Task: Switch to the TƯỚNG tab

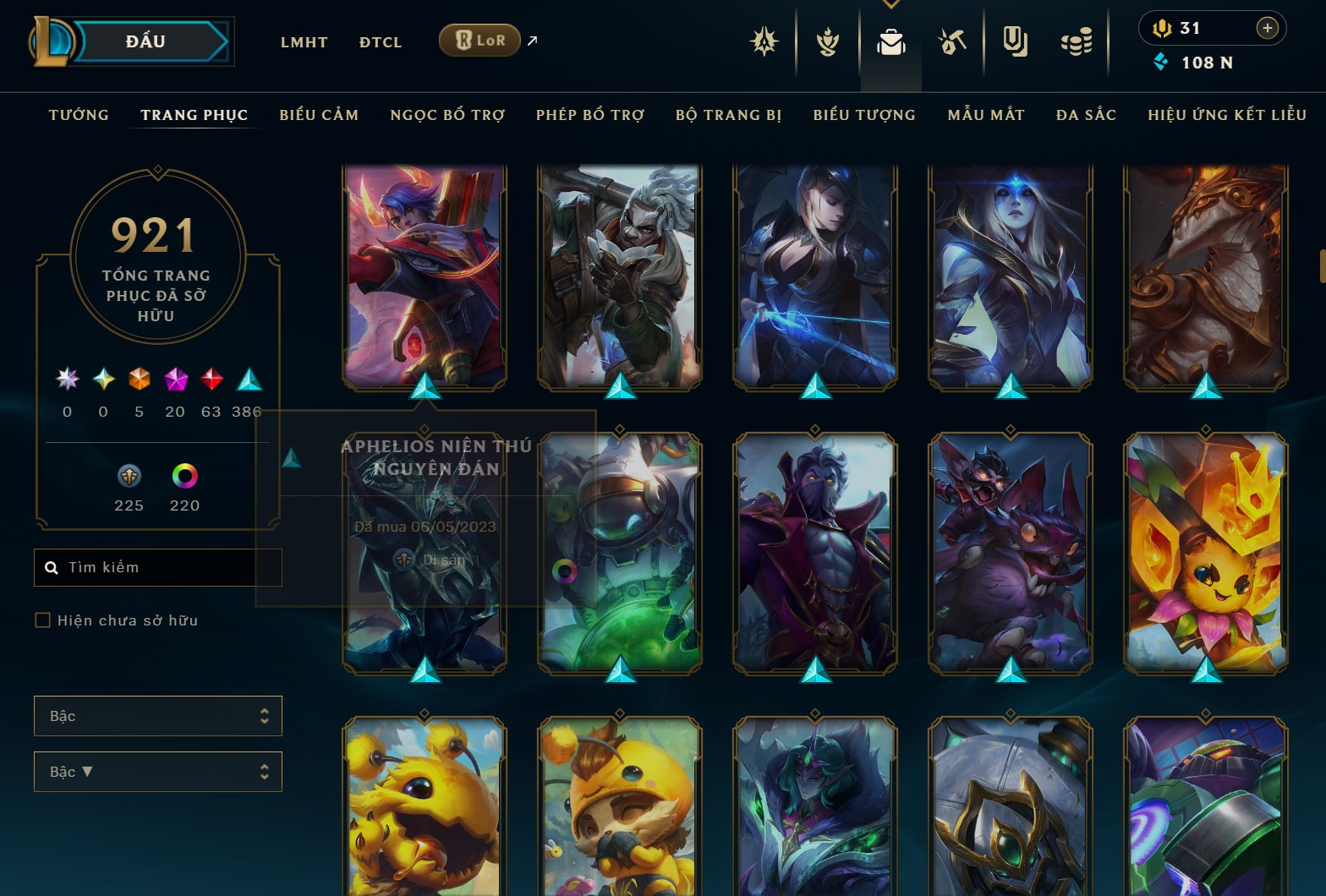Action: tap(79, 115)
